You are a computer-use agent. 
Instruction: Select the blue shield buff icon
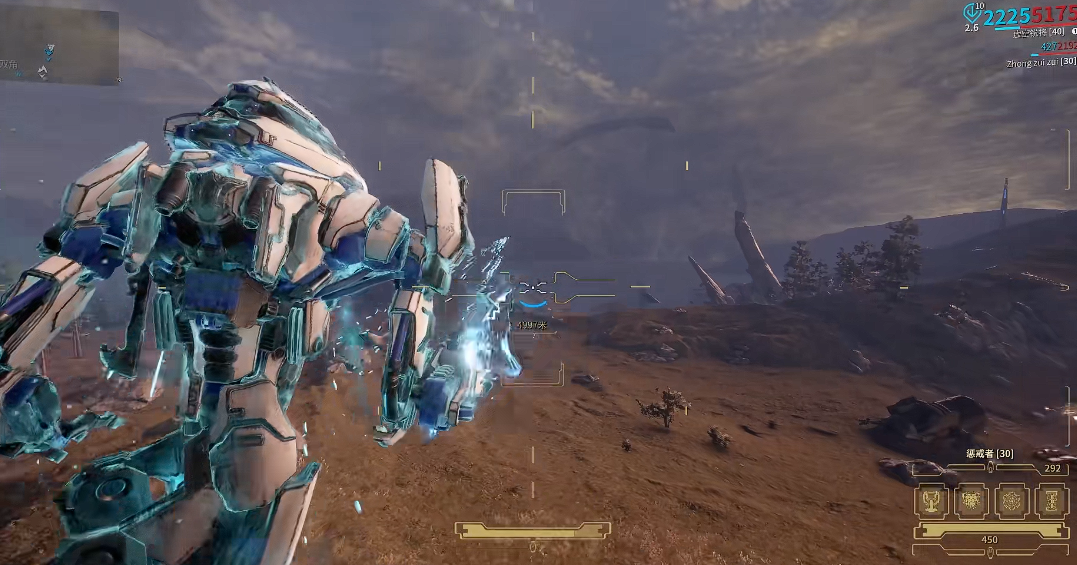coord(971,13)
